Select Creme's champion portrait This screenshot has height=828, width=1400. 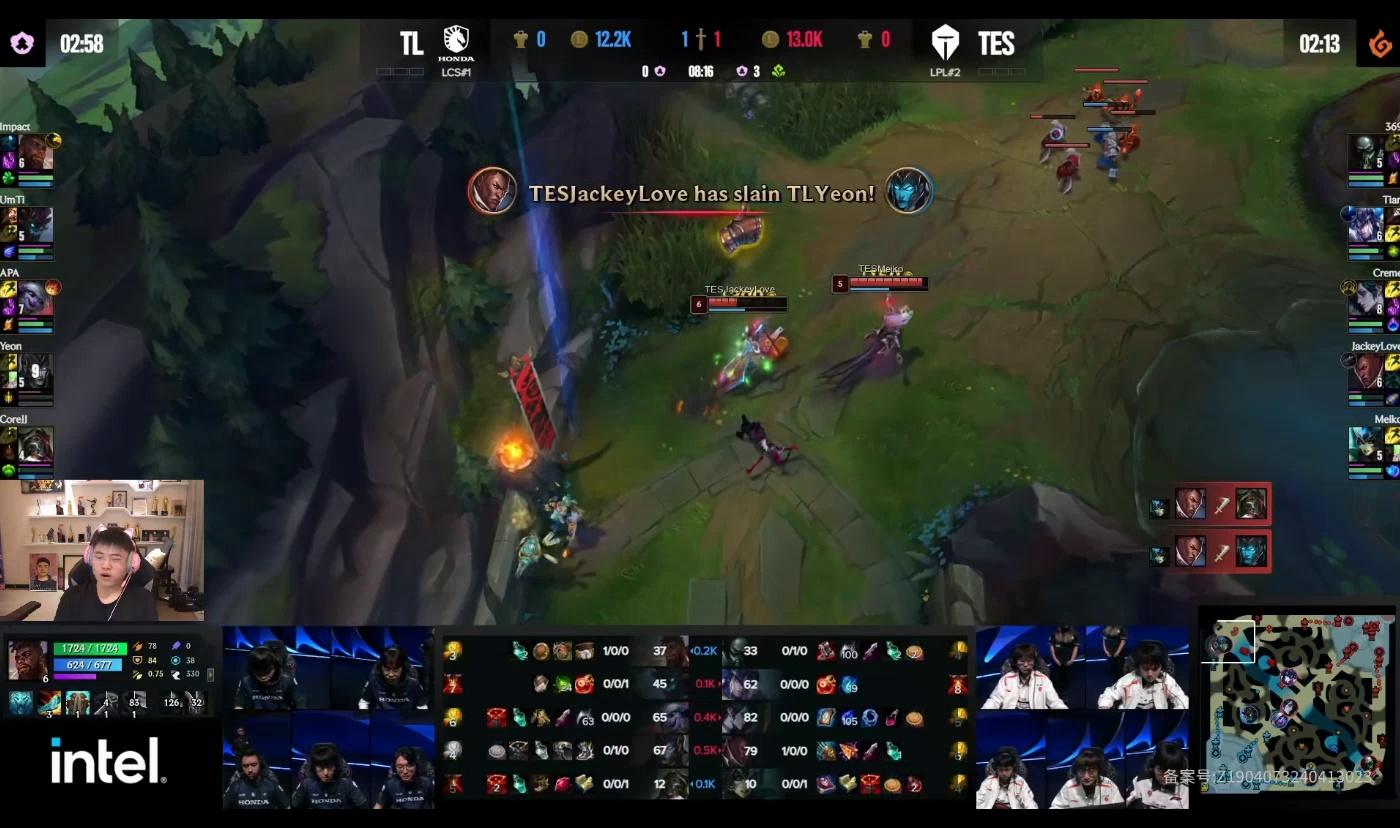(1366, 299)
